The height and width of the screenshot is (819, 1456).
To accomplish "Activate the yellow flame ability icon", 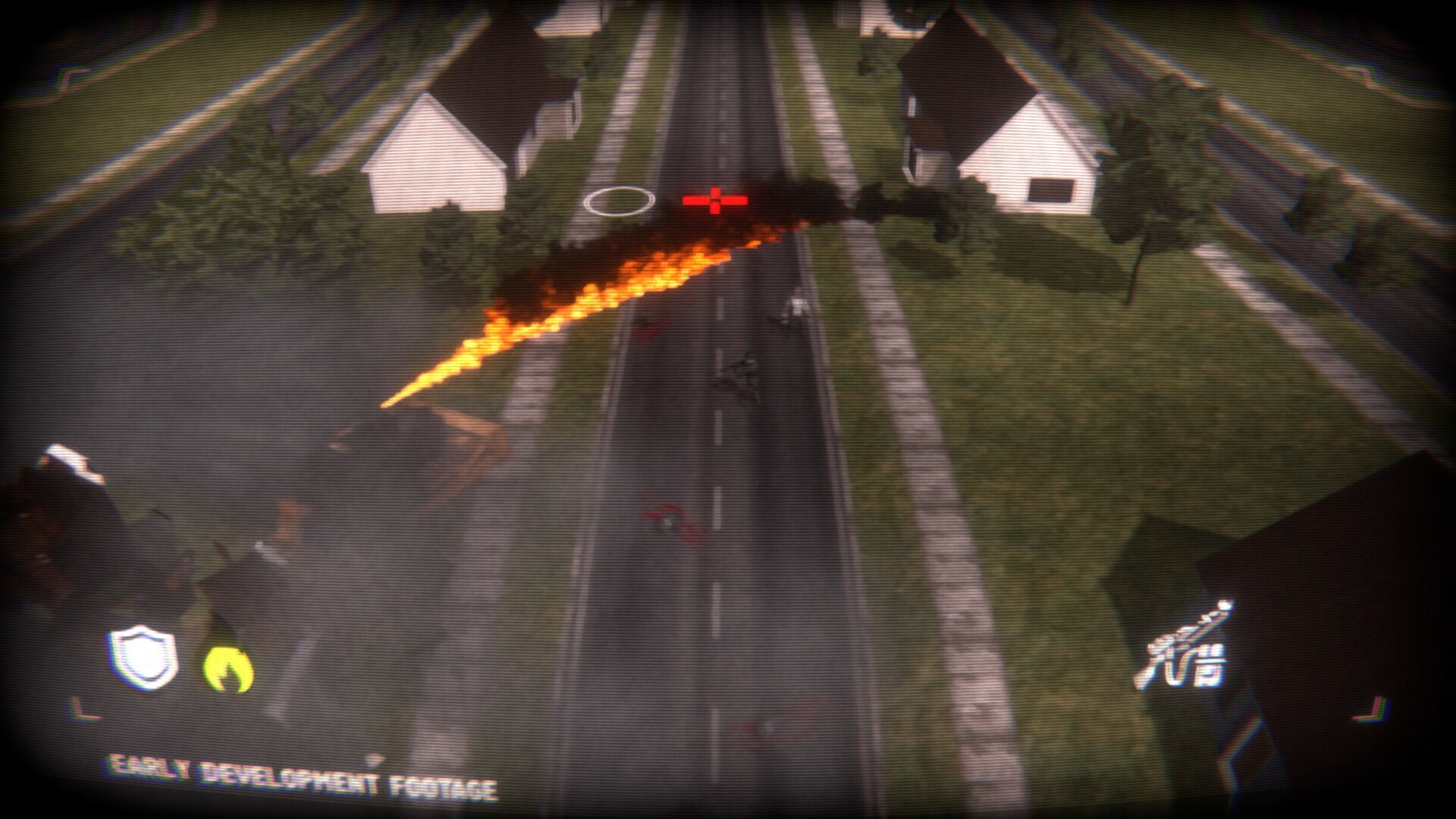I will point(227,667).
